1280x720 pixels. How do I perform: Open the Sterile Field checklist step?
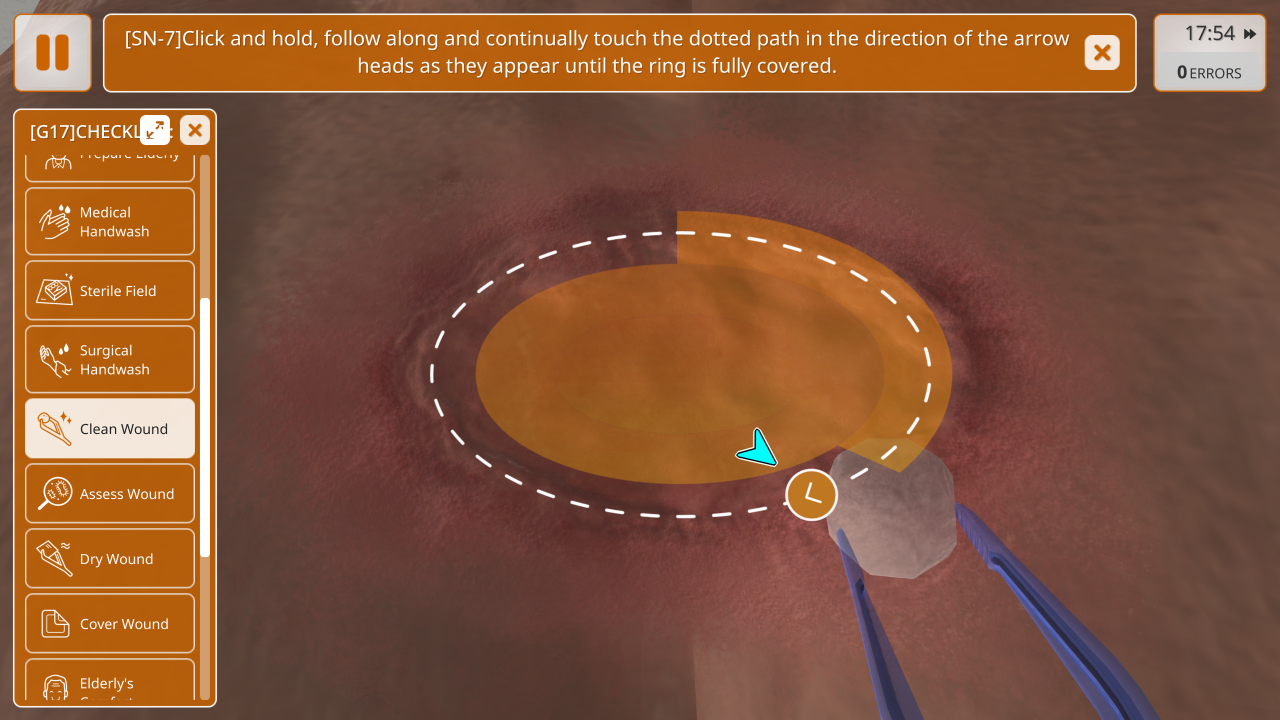(x=110, y=291)
